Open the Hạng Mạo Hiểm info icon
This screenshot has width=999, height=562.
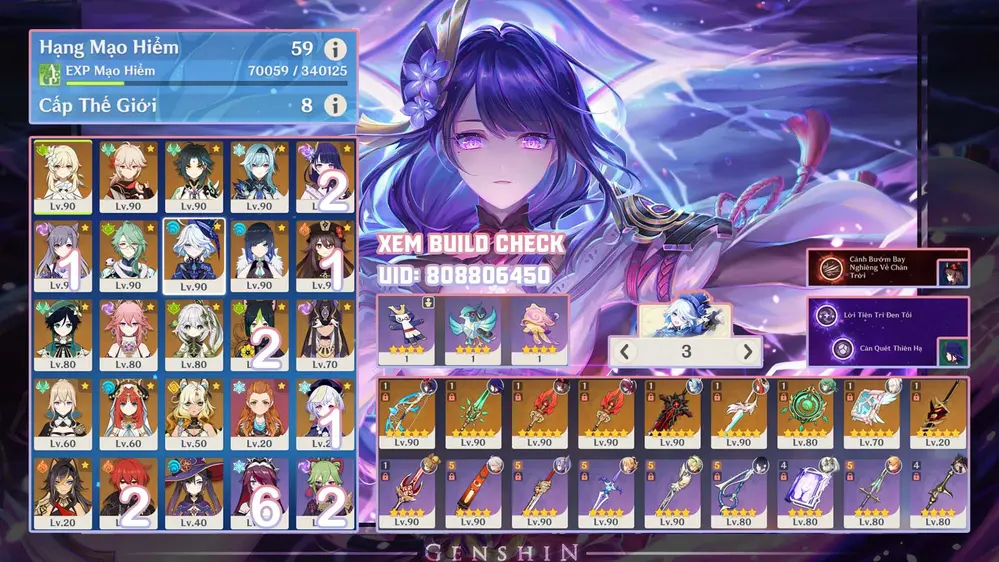(335, 49)
